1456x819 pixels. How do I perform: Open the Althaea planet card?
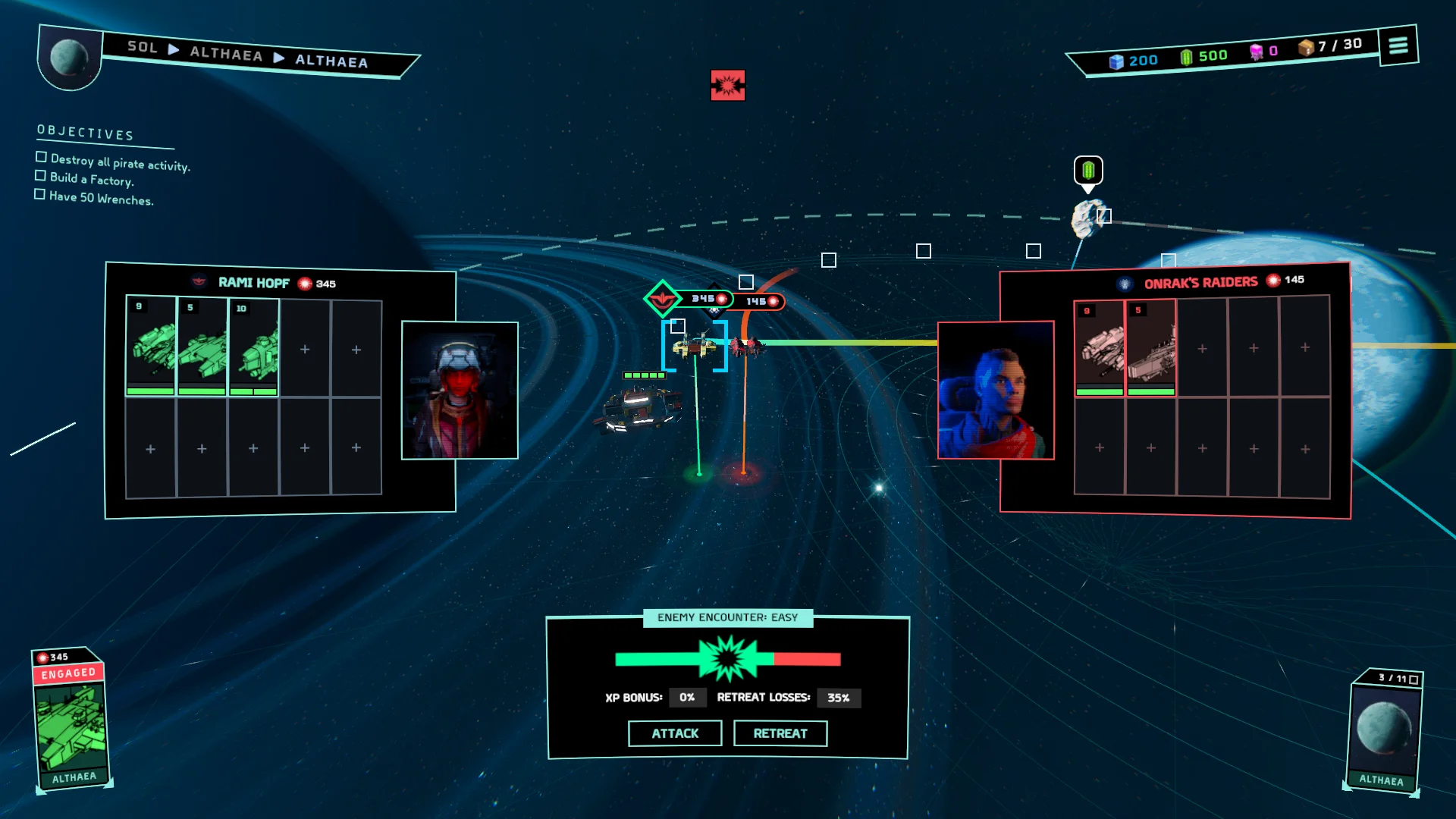point(1384,732)
